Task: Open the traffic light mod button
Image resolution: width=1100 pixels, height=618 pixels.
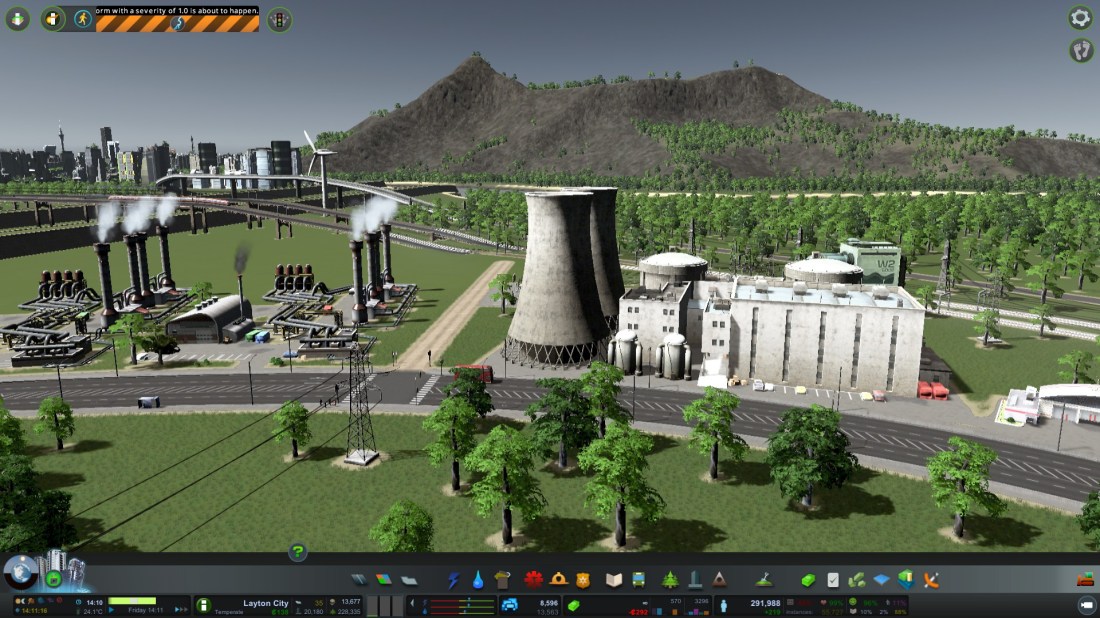Action: pos(279,18)
